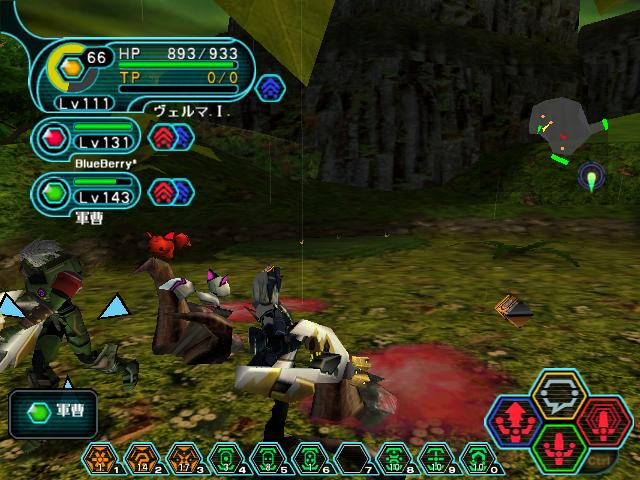Select the green item in slot 0
This screenshot has height=480, width=640.
pyautogui.click(x=479, y=458)
